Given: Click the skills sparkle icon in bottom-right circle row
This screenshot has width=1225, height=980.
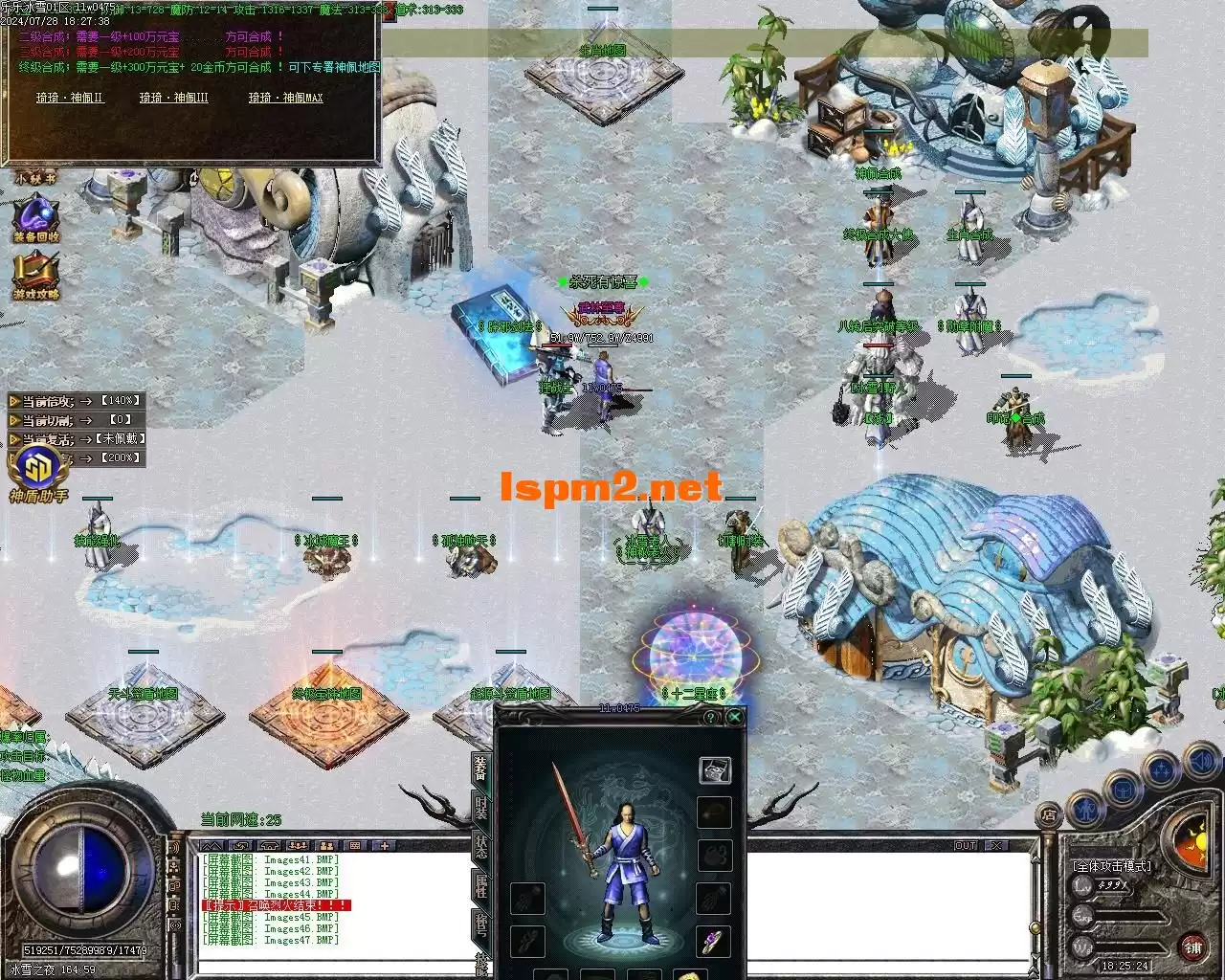Looking at the screenshot, I should coord(1160,768).
